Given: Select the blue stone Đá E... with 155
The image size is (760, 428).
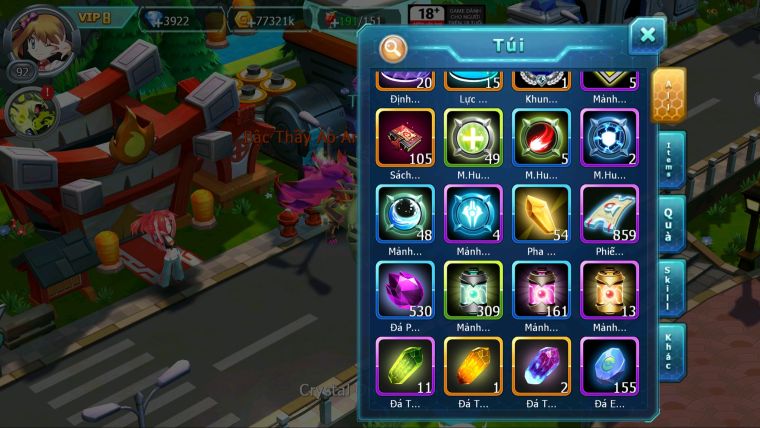Looking at the screenshot, I should pos(609,365).
